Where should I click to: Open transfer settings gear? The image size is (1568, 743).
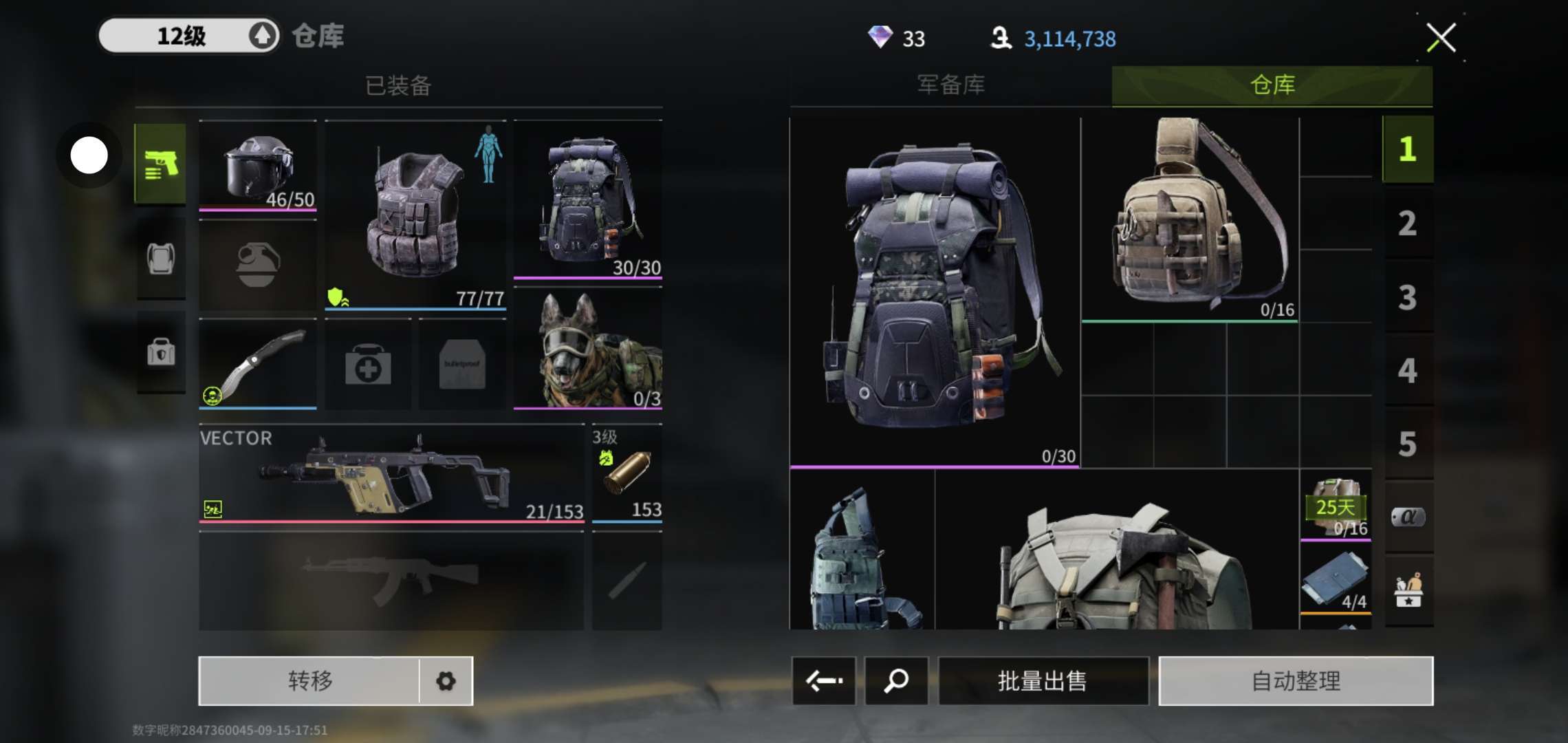pyautogui.click(x=446, y=681)
